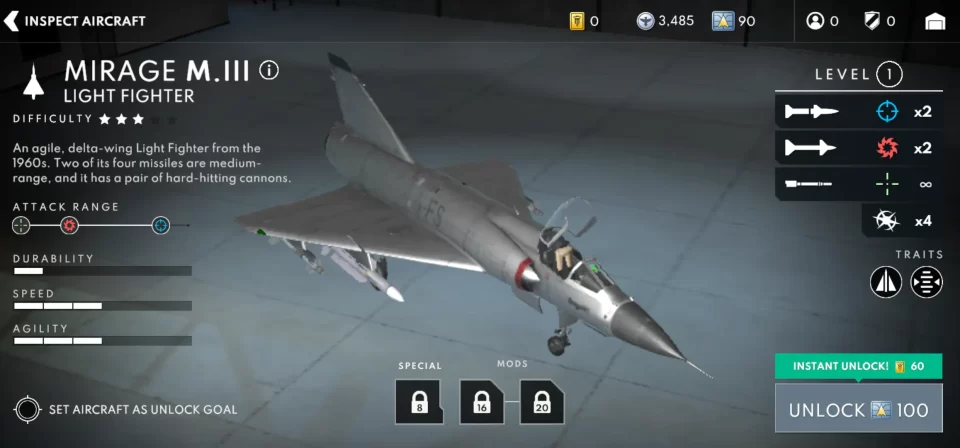Inspect the red-burst missile weapon row
The image size is (960, 448).
click(859, 148)
